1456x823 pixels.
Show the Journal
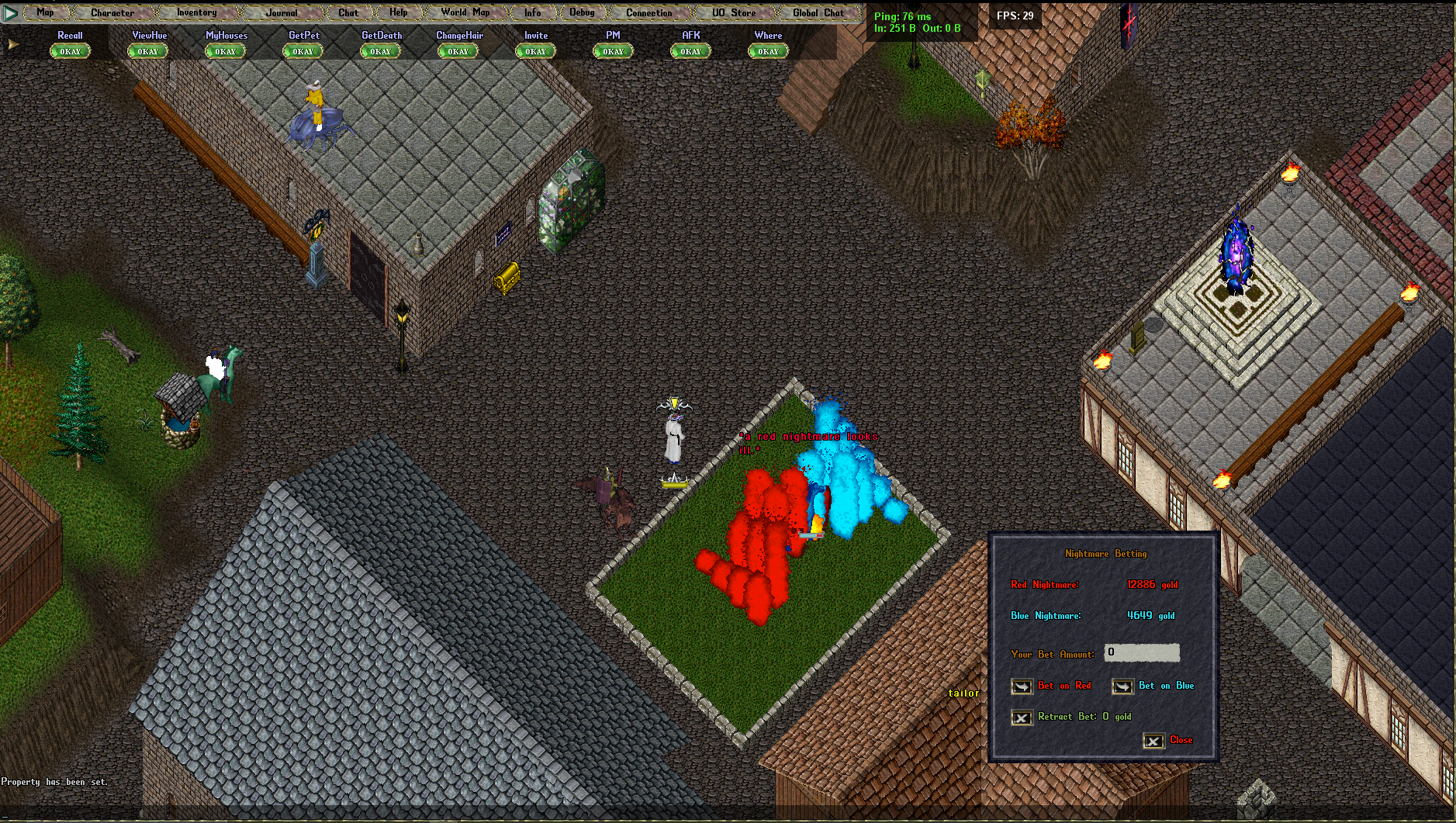(x=281, y=12)
